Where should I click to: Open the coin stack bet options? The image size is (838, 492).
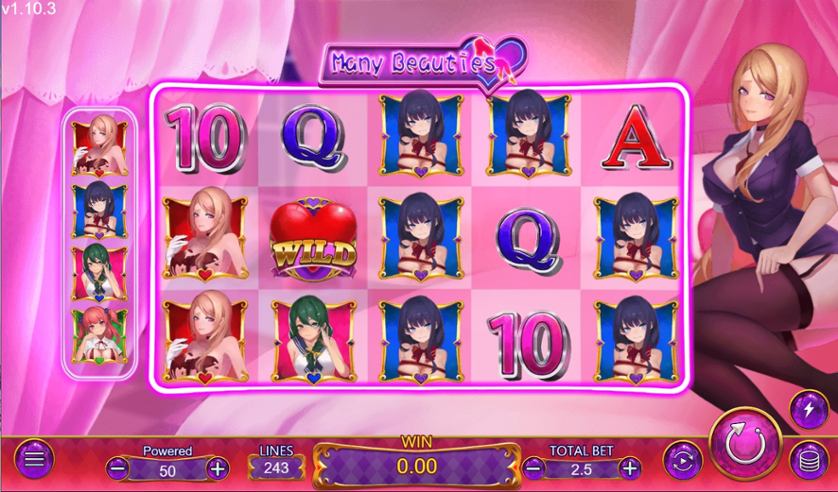(x=807, y=461)
